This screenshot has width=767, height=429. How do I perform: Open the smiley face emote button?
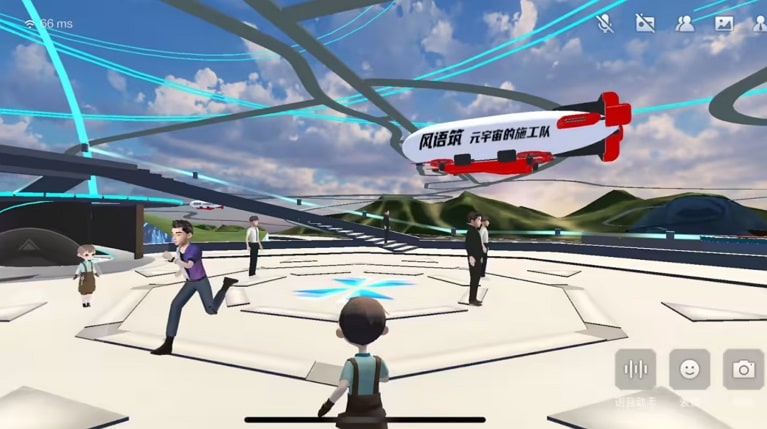(690, 369)
